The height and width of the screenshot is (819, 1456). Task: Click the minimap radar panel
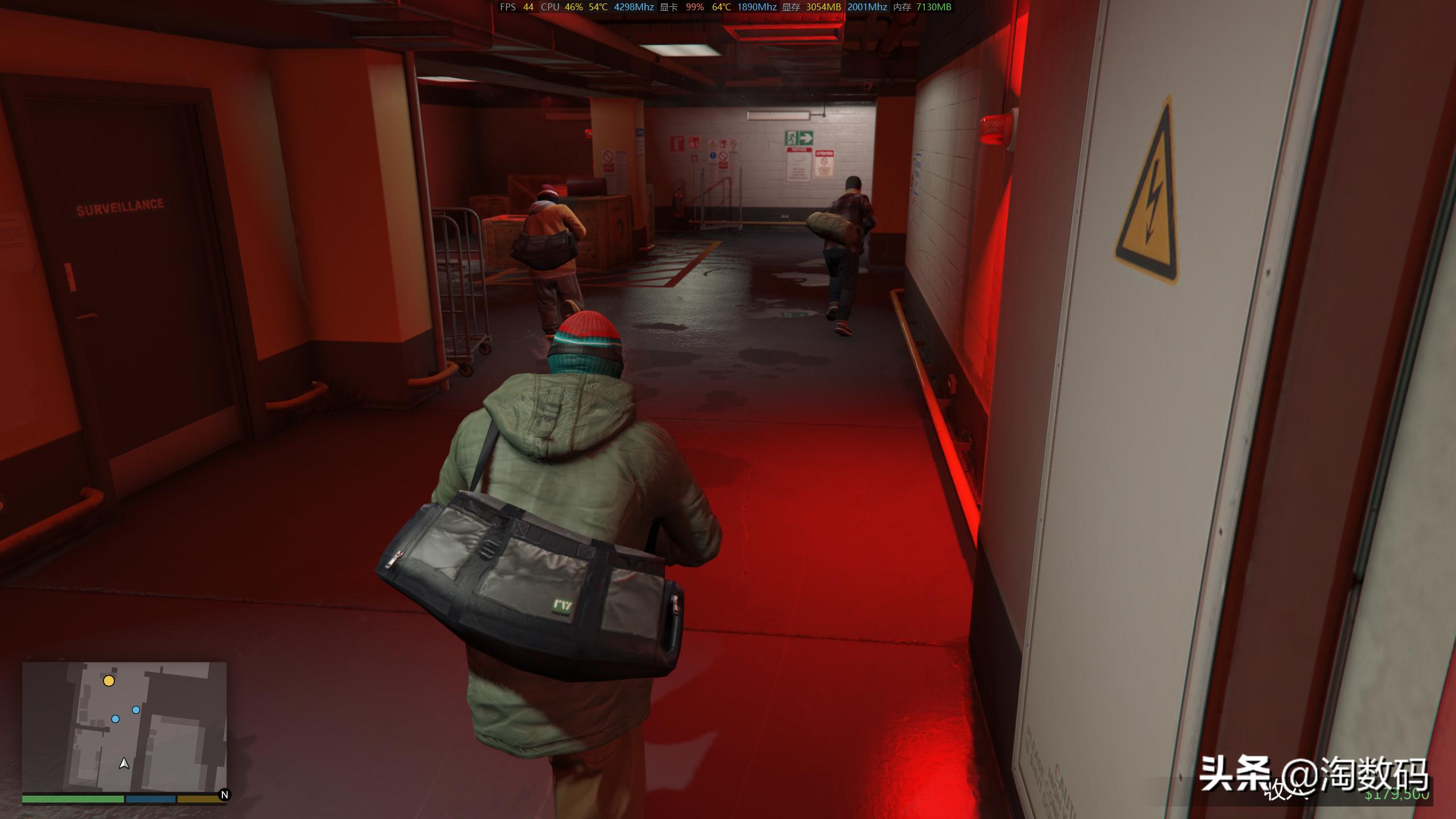(x=124, y=727)
